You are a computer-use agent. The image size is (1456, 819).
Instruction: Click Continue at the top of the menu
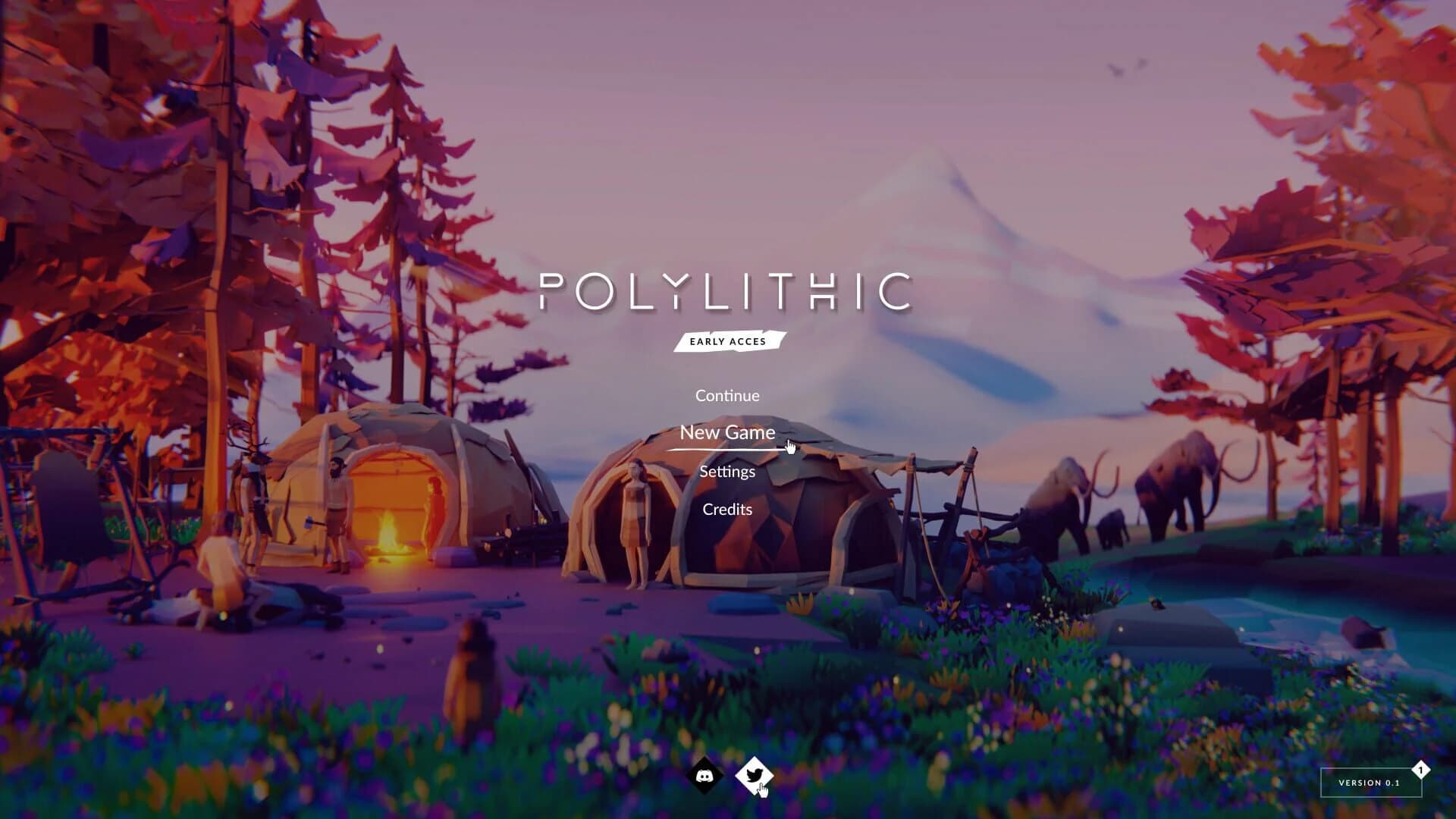727,395
